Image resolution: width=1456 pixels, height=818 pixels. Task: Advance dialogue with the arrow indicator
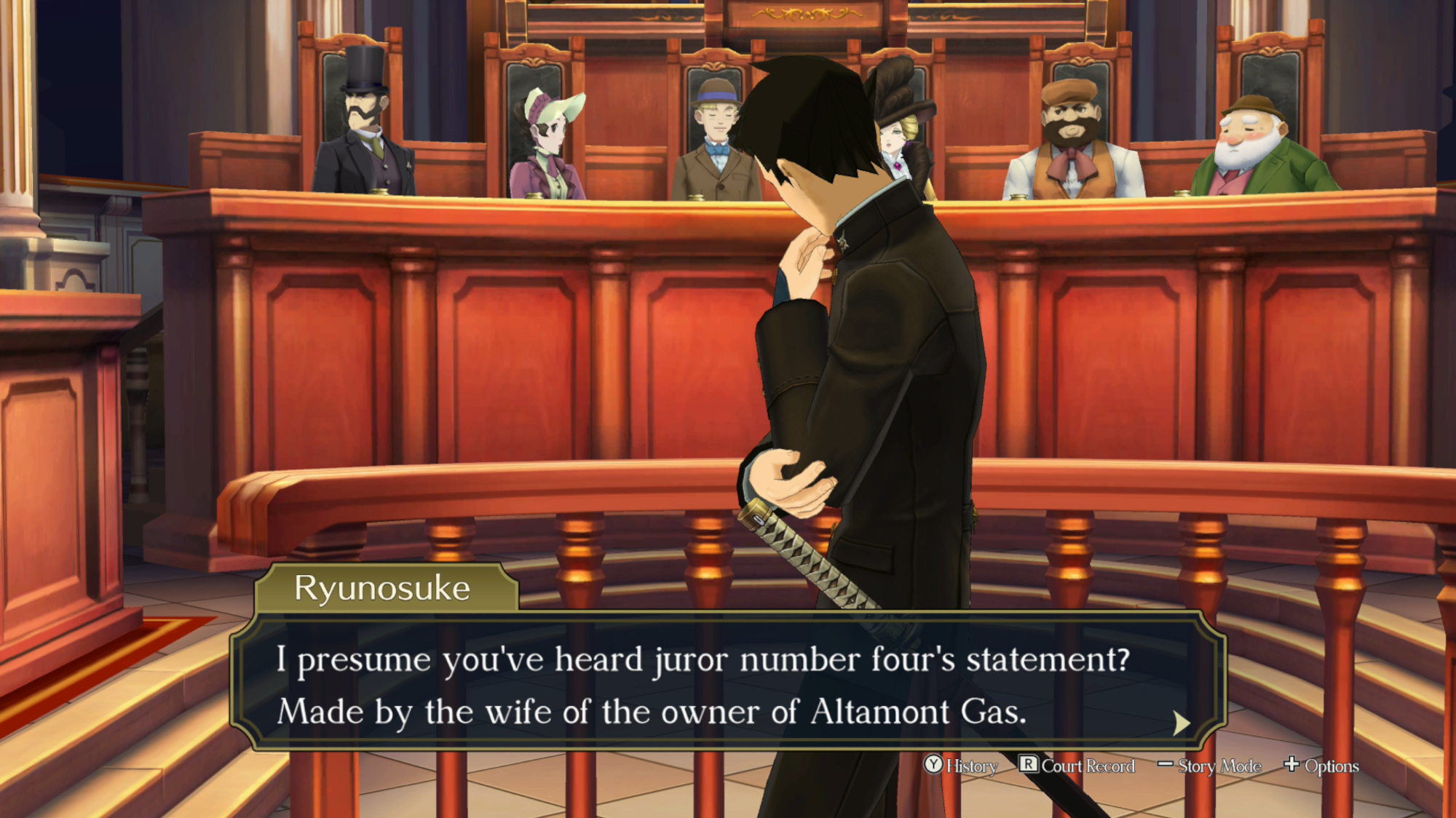1181,723
